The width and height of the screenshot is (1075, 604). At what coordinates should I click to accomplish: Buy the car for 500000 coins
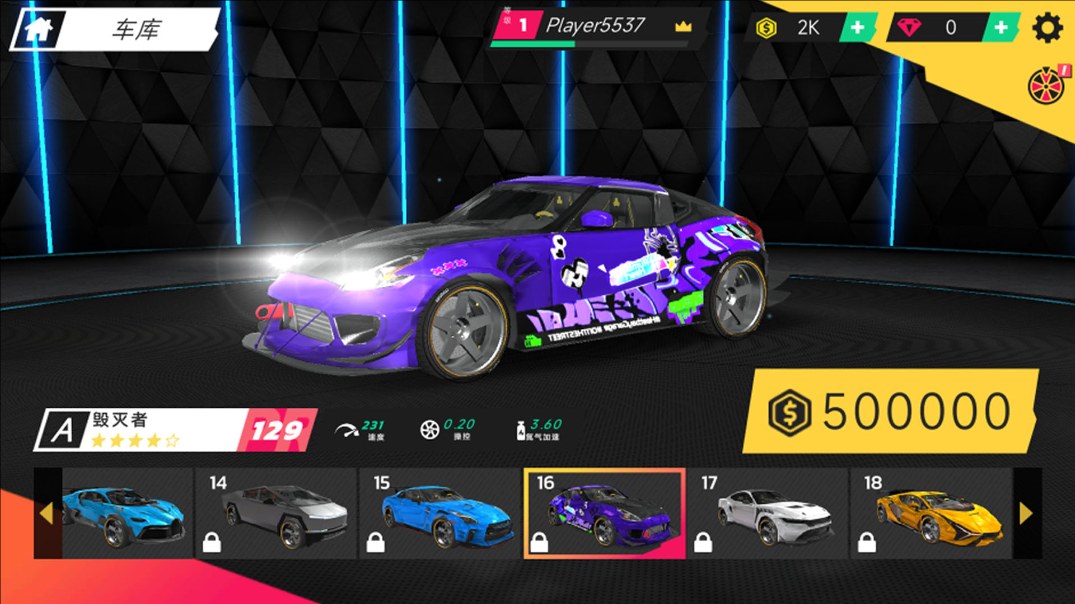890,411
